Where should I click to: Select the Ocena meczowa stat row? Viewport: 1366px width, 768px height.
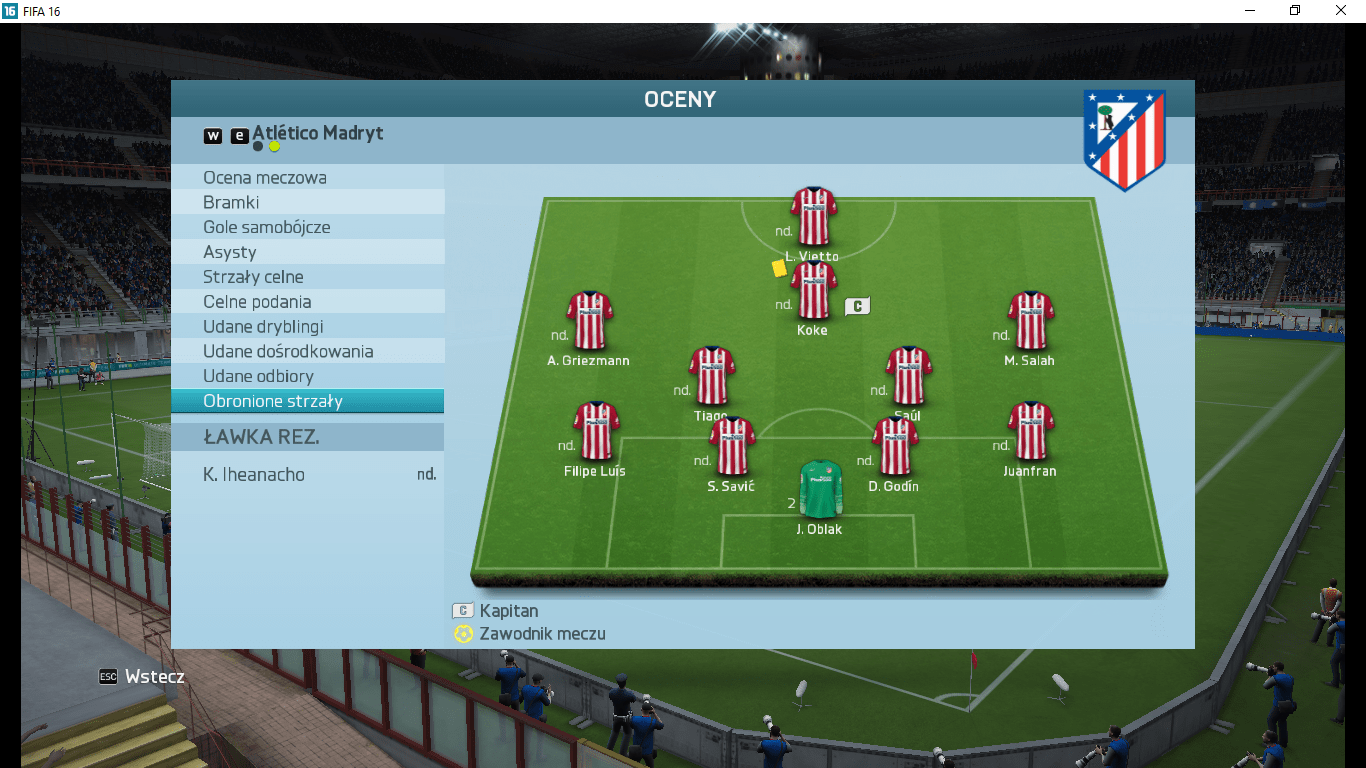307,178
